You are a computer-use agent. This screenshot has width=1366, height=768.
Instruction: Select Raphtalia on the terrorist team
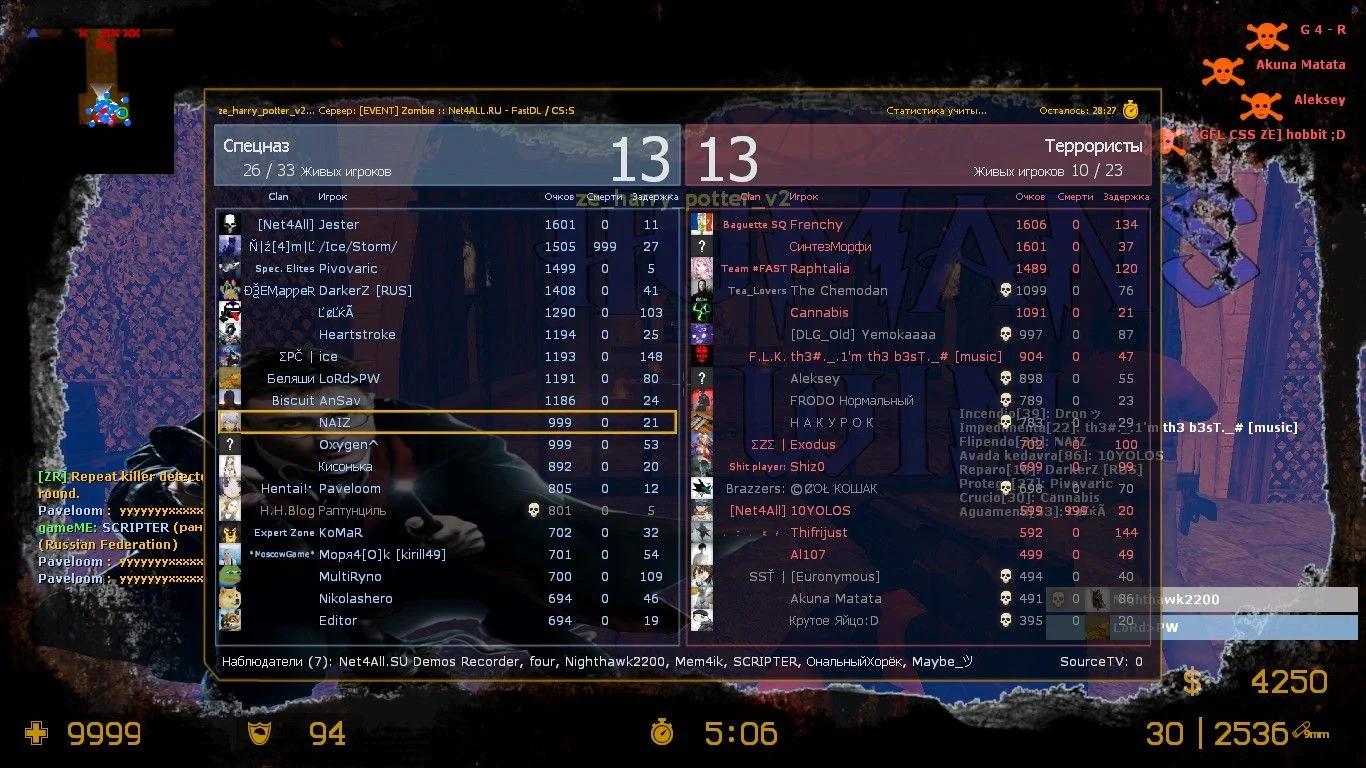(918, 269)
